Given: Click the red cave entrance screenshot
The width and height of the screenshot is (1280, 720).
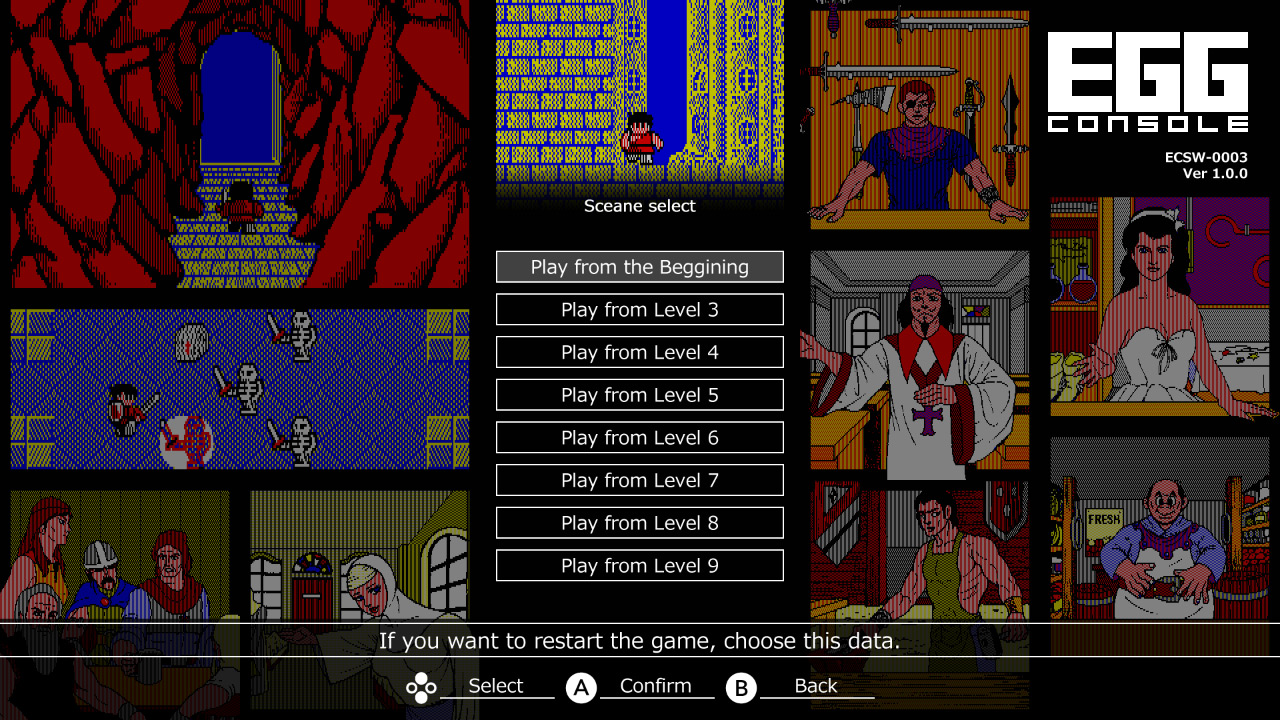Looking at the screenshot, I should [x=238, y=145].
